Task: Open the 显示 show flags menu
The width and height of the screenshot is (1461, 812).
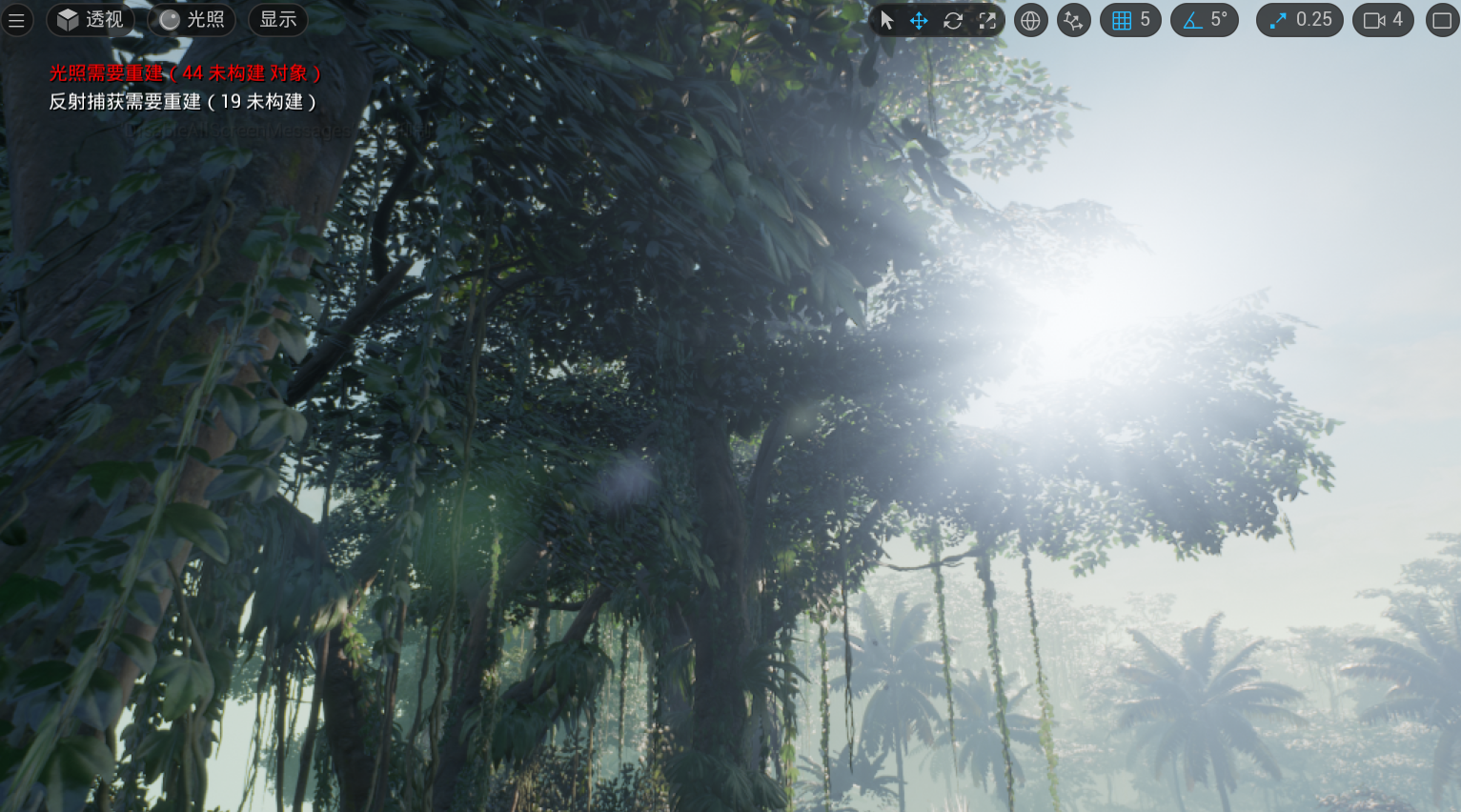Action: (277, 20)
